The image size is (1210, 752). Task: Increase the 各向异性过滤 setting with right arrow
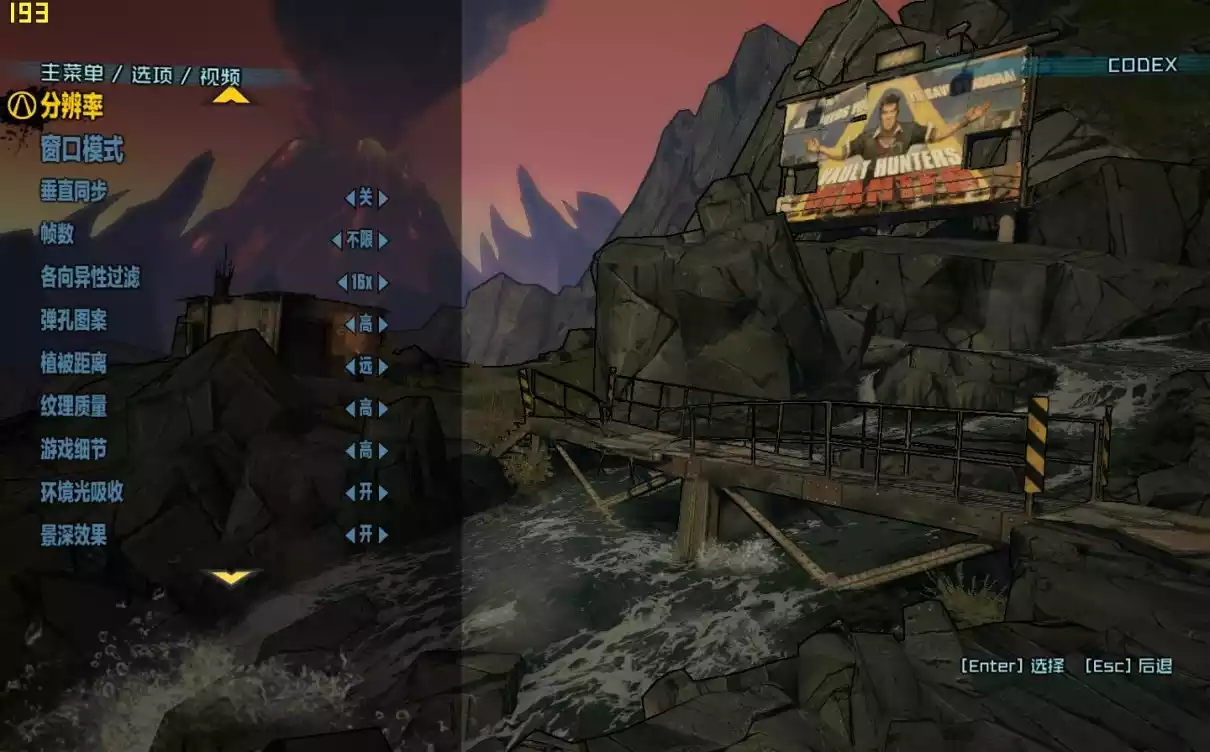coord(383,283)
